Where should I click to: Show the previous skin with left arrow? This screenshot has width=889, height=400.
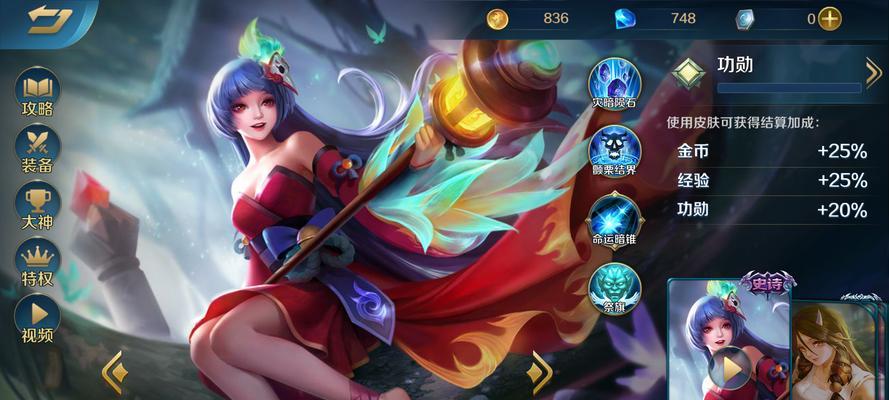113,372
